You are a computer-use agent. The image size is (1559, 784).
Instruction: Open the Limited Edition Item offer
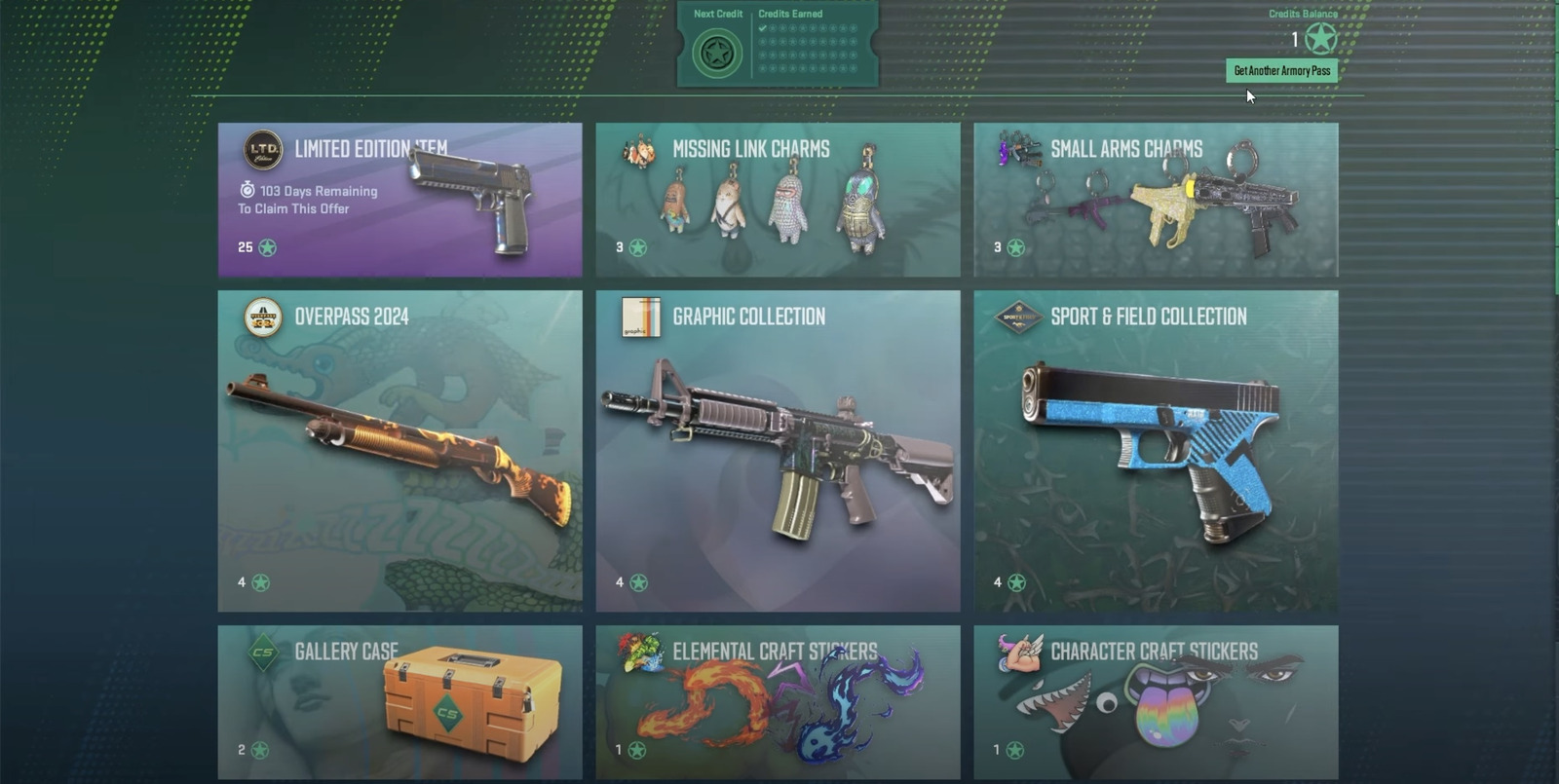399,200
